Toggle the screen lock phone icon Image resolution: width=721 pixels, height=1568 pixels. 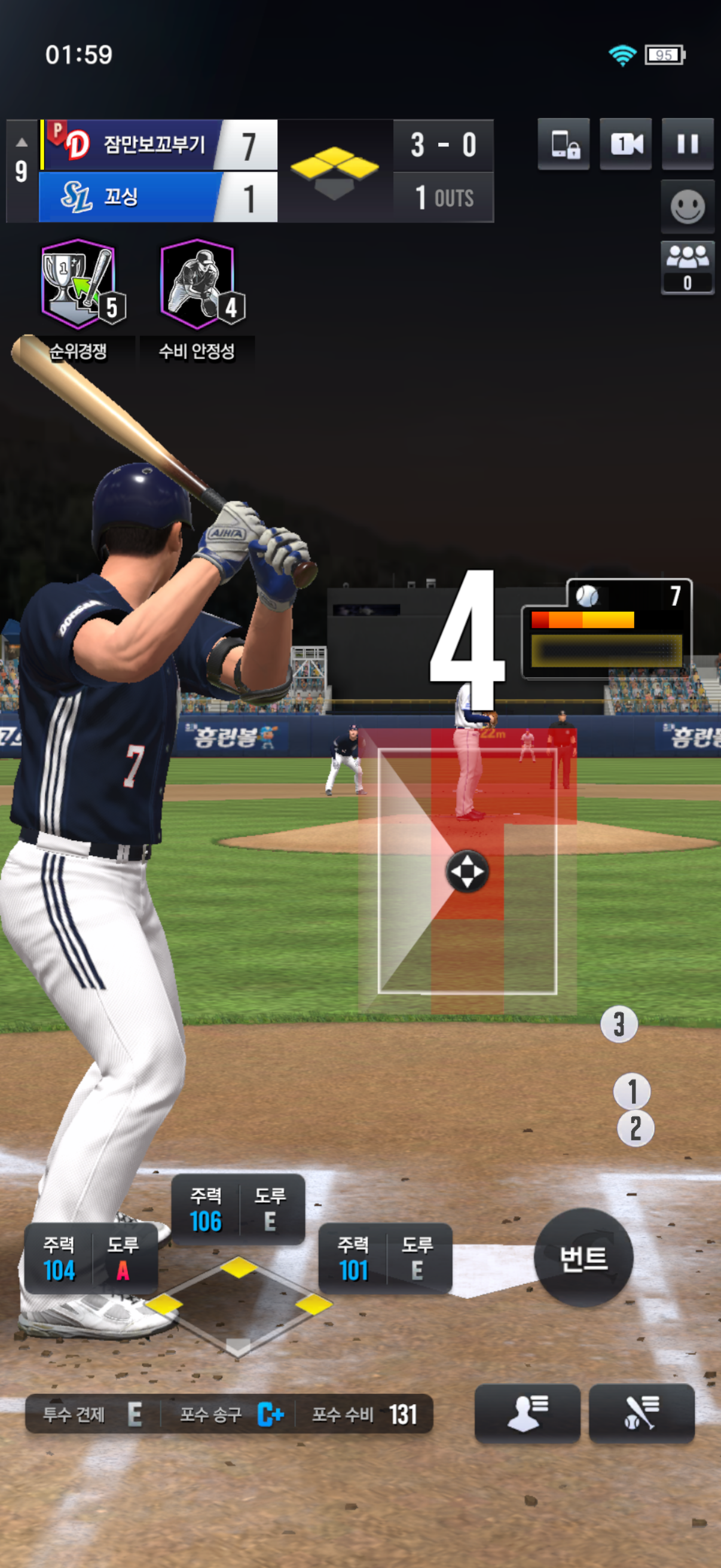[x=563, y=144]
